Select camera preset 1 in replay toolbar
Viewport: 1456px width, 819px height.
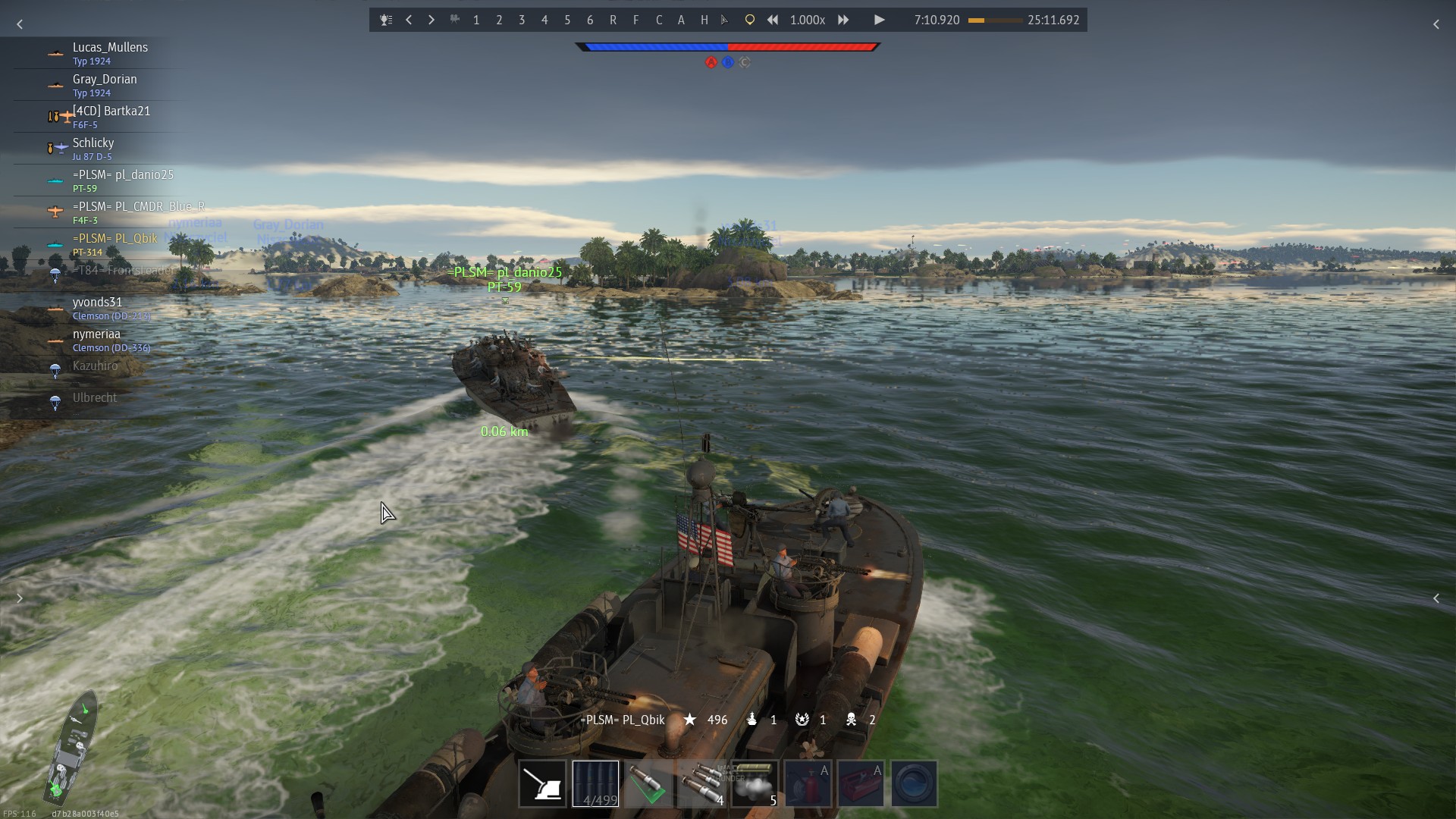(476, 20)
